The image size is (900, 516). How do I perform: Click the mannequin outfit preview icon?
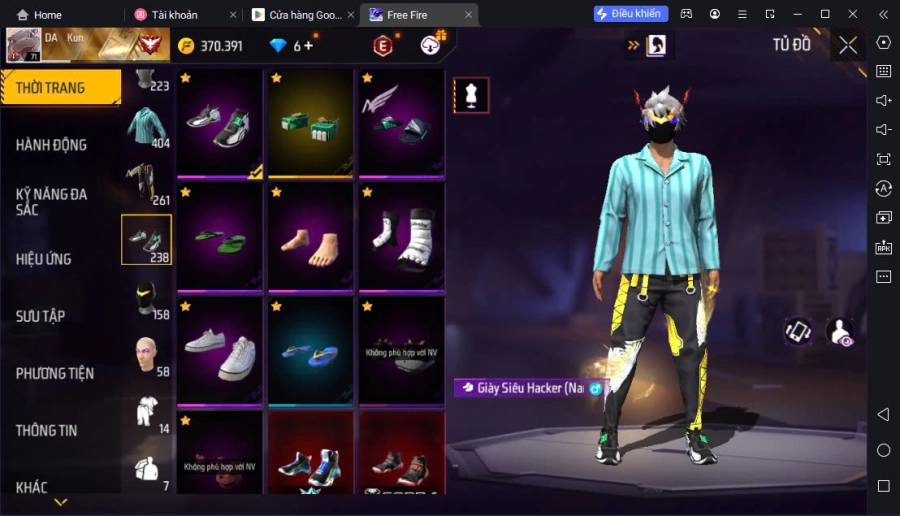tap(471, 95)
